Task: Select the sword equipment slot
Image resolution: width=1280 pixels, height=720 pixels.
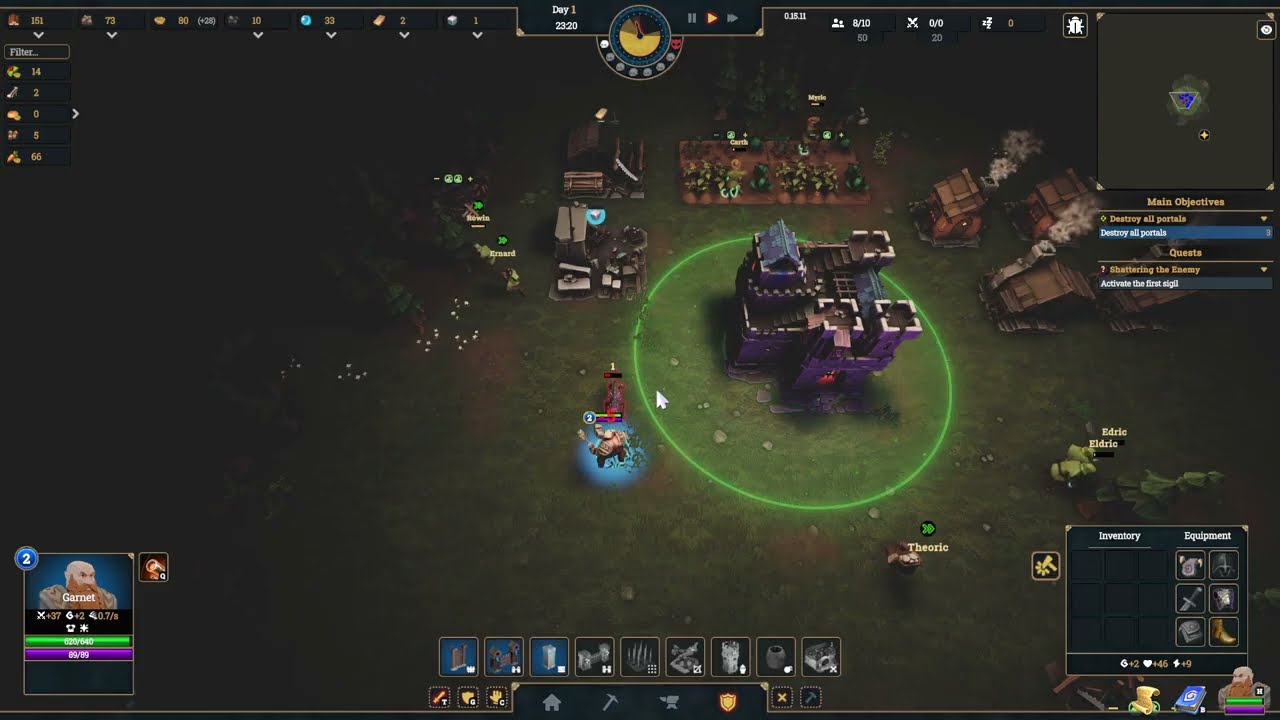Action: coord(1190,599)
